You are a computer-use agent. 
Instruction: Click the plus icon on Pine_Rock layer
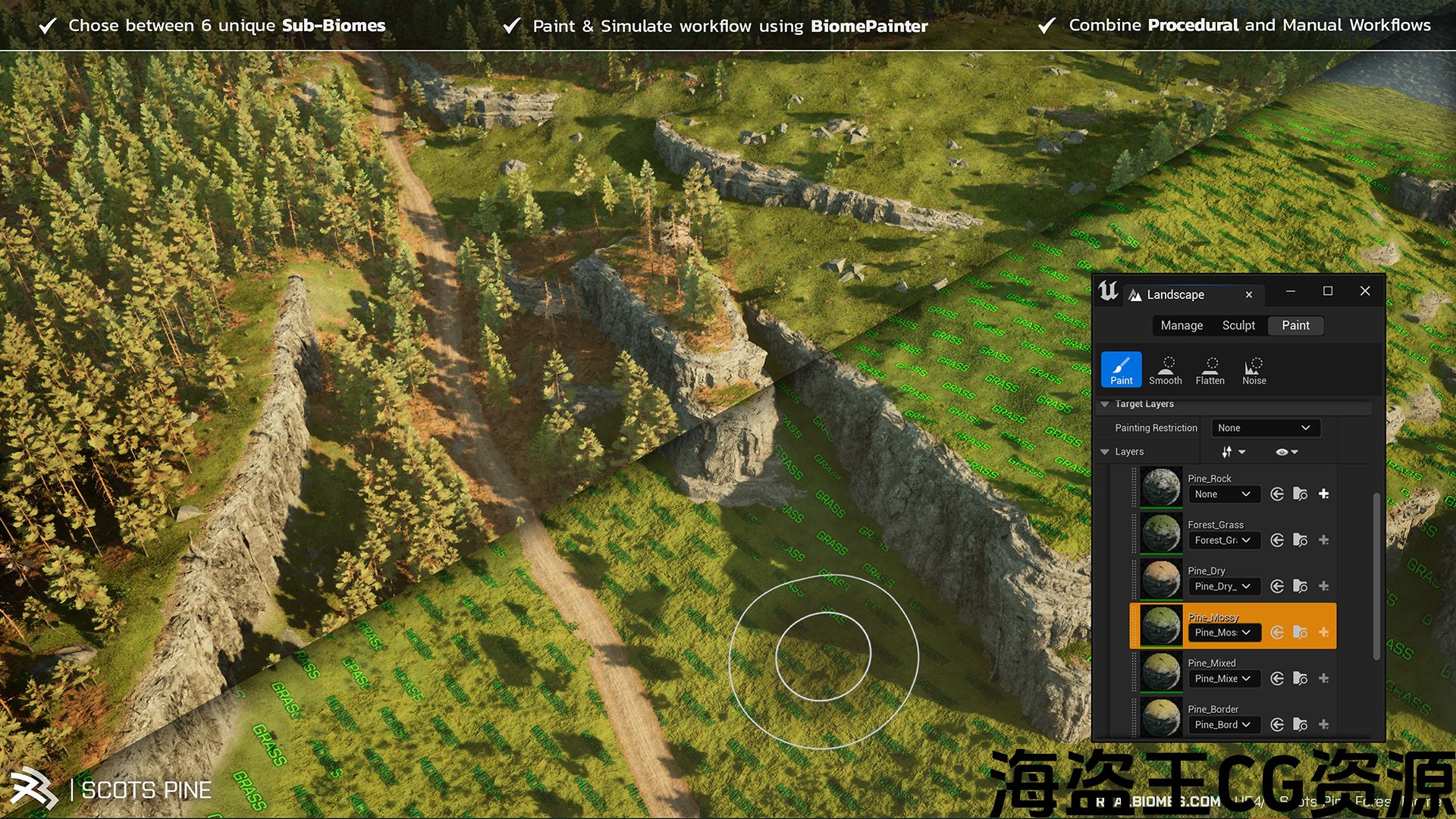click(x=1323, y=494)
